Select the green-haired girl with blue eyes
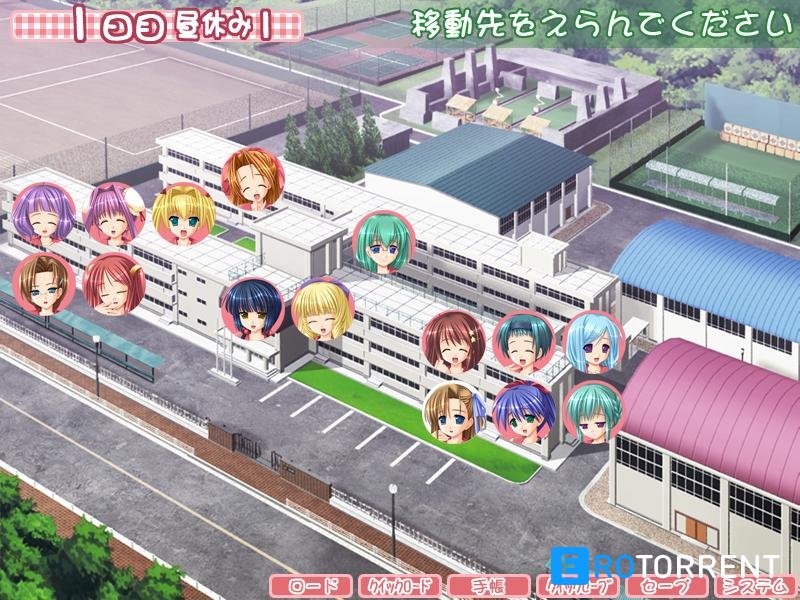This screenshot has width=800, height=600. pos(385,241)
